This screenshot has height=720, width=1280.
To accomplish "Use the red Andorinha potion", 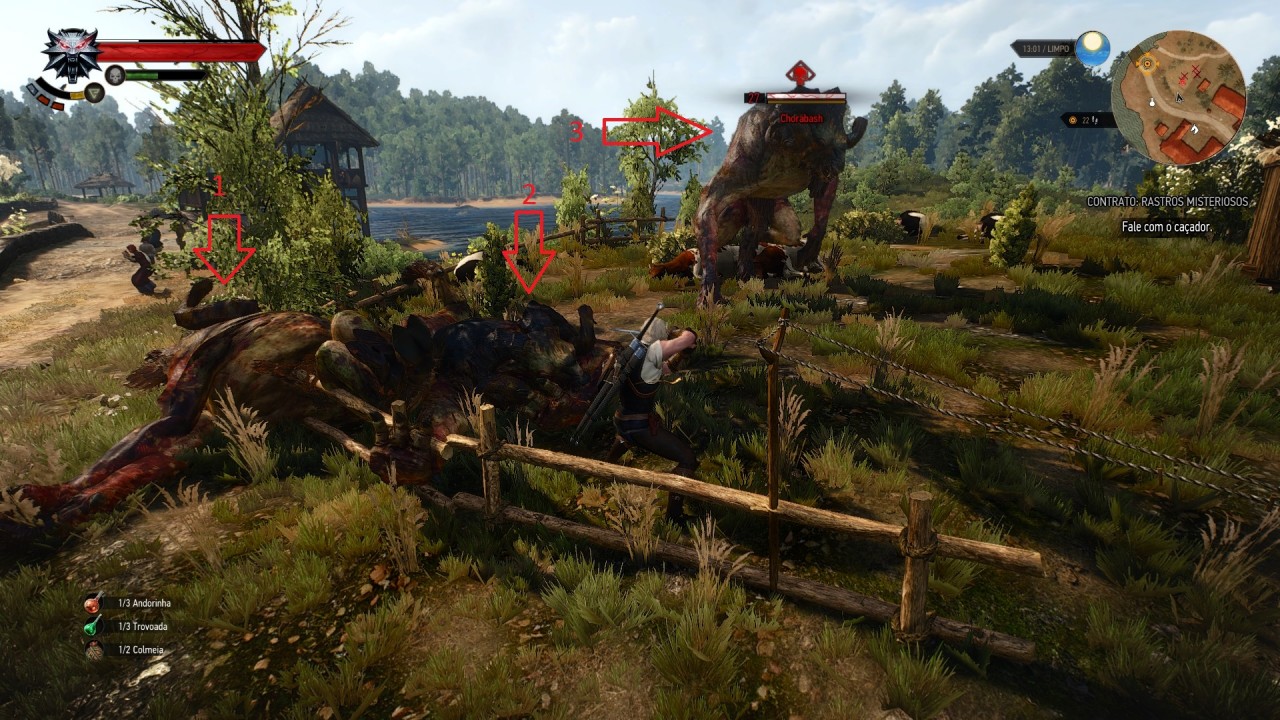I will click(x=93, y=603).
